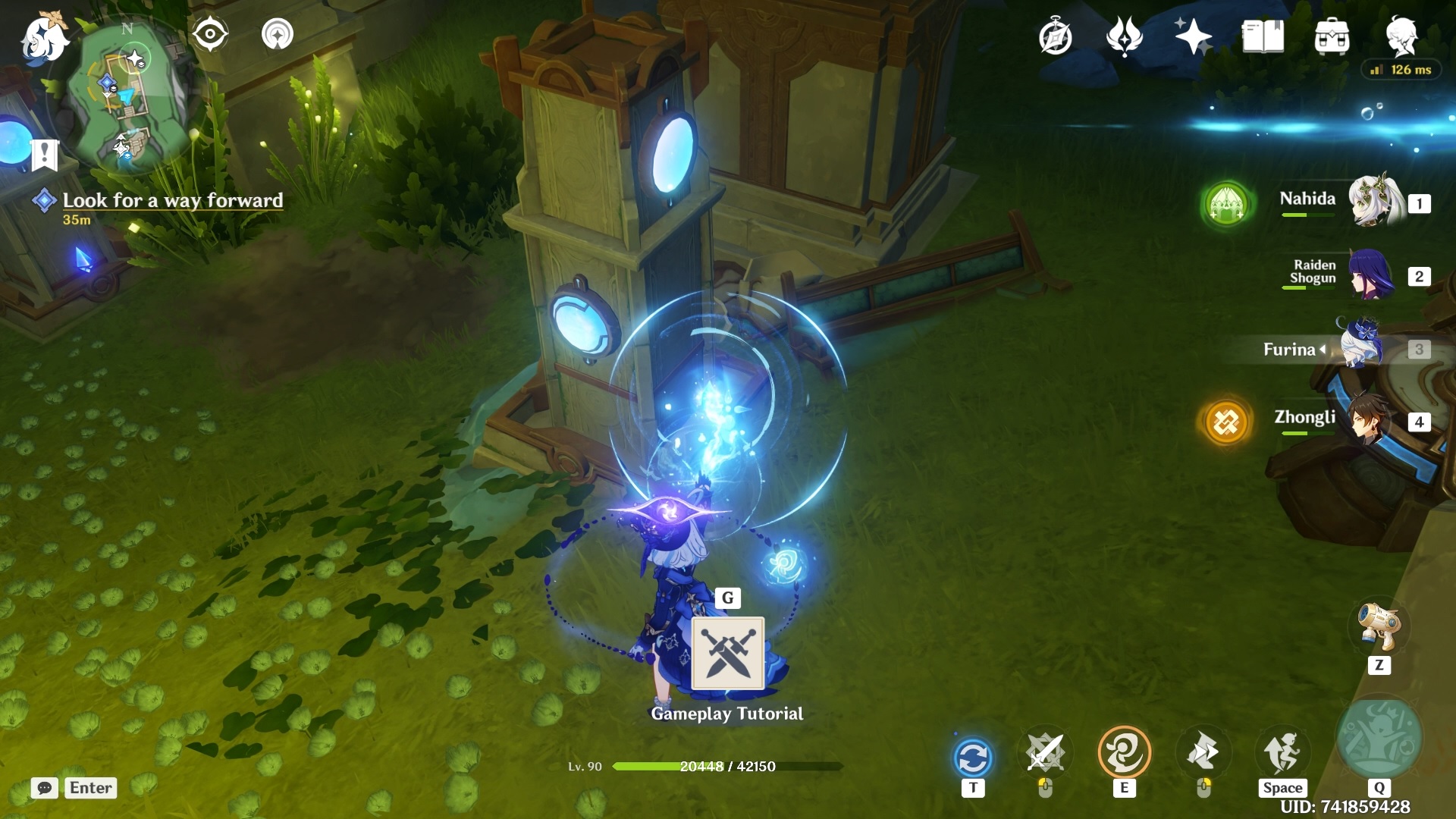This screenshot has height=819, width=1456.
Task: Use the gadget above the Z label
Action: pos(1379,626)
